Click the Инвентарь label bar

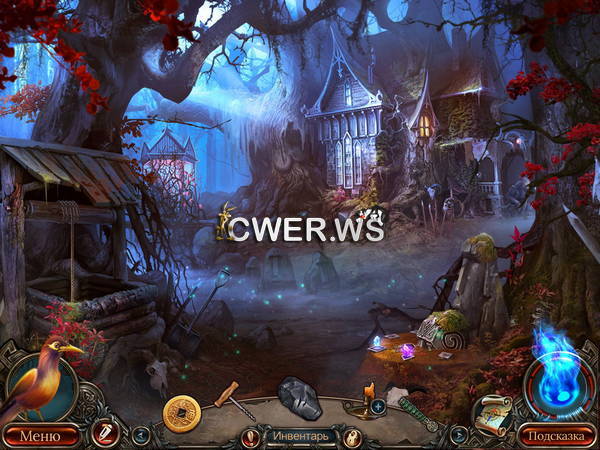click(x=299, y=436)
